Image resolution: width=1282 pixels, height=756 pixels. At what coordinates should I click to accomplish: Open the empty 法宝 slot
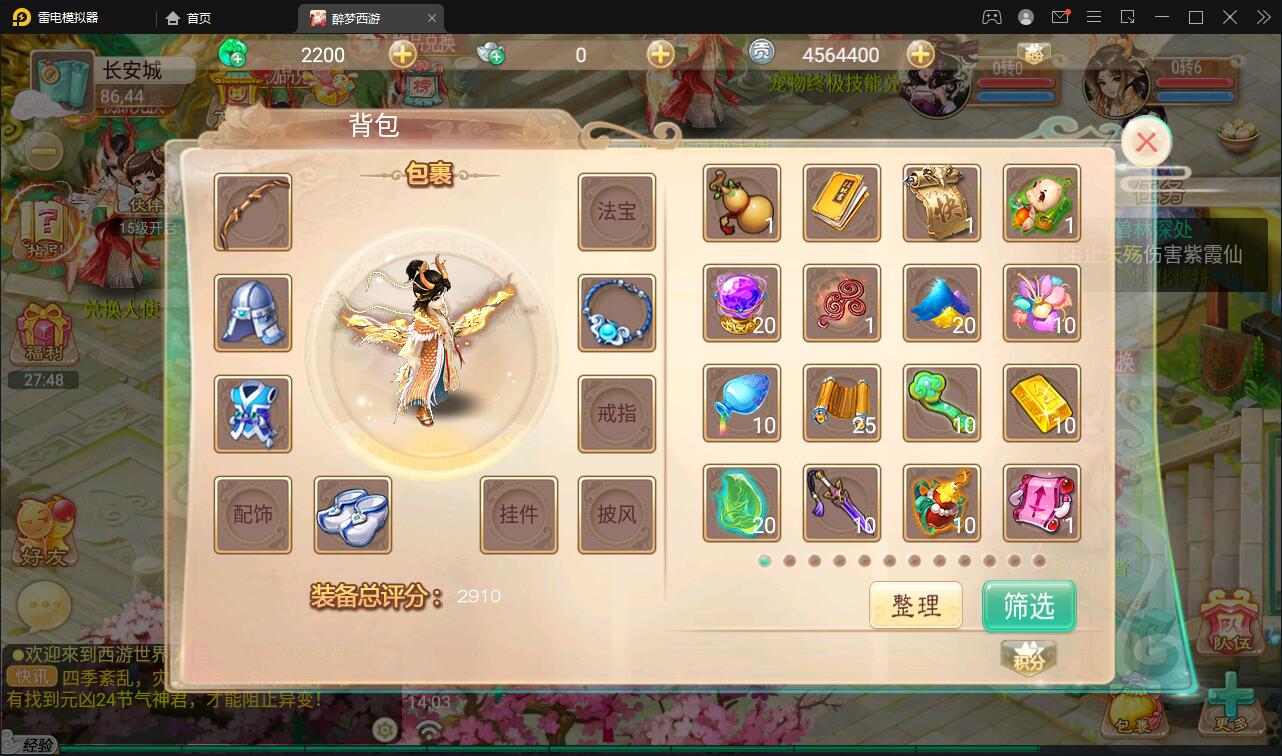click(617, 212)
